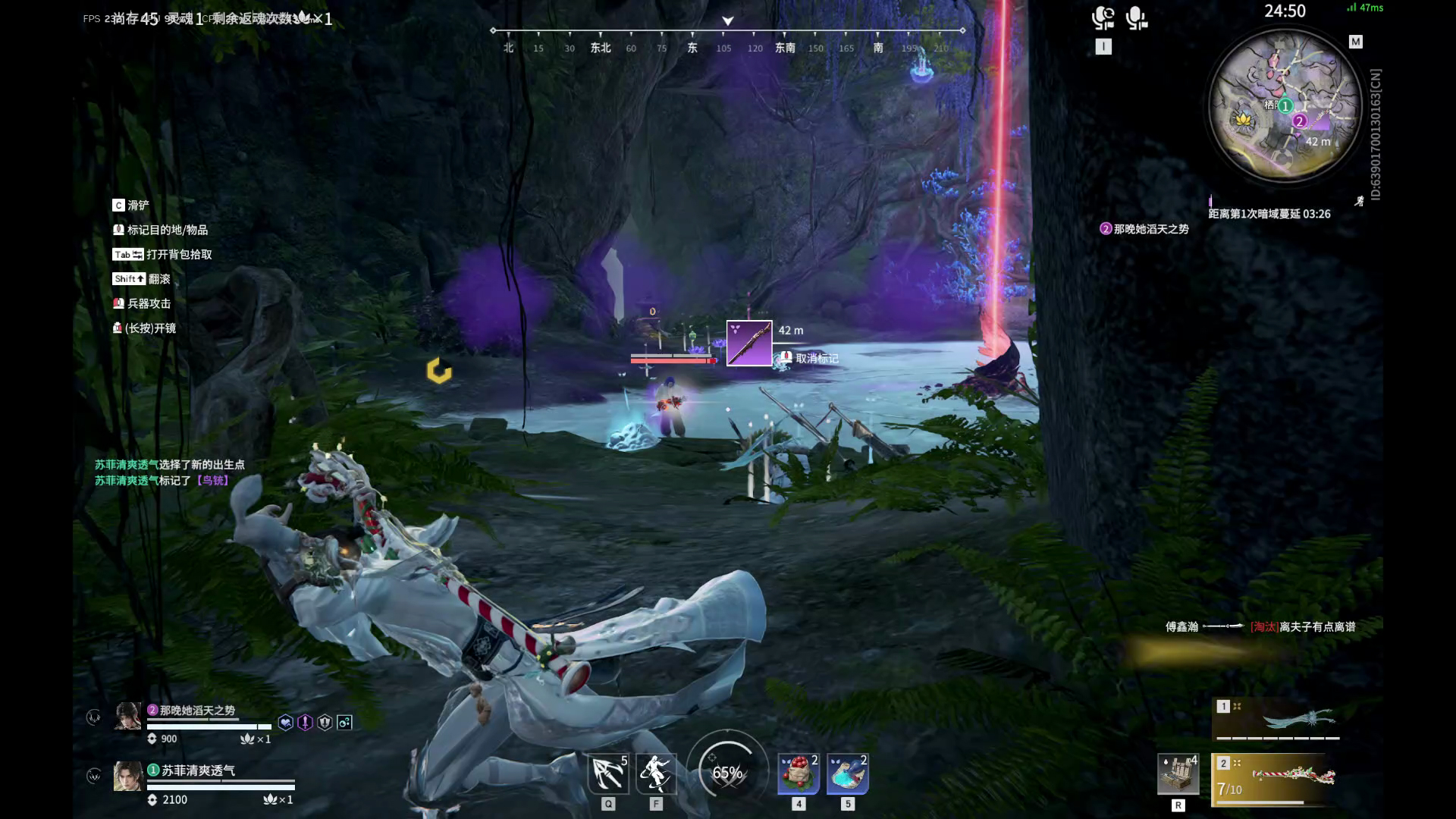Select teammate 那晚她滔天之势 portrait

(127, 716)
